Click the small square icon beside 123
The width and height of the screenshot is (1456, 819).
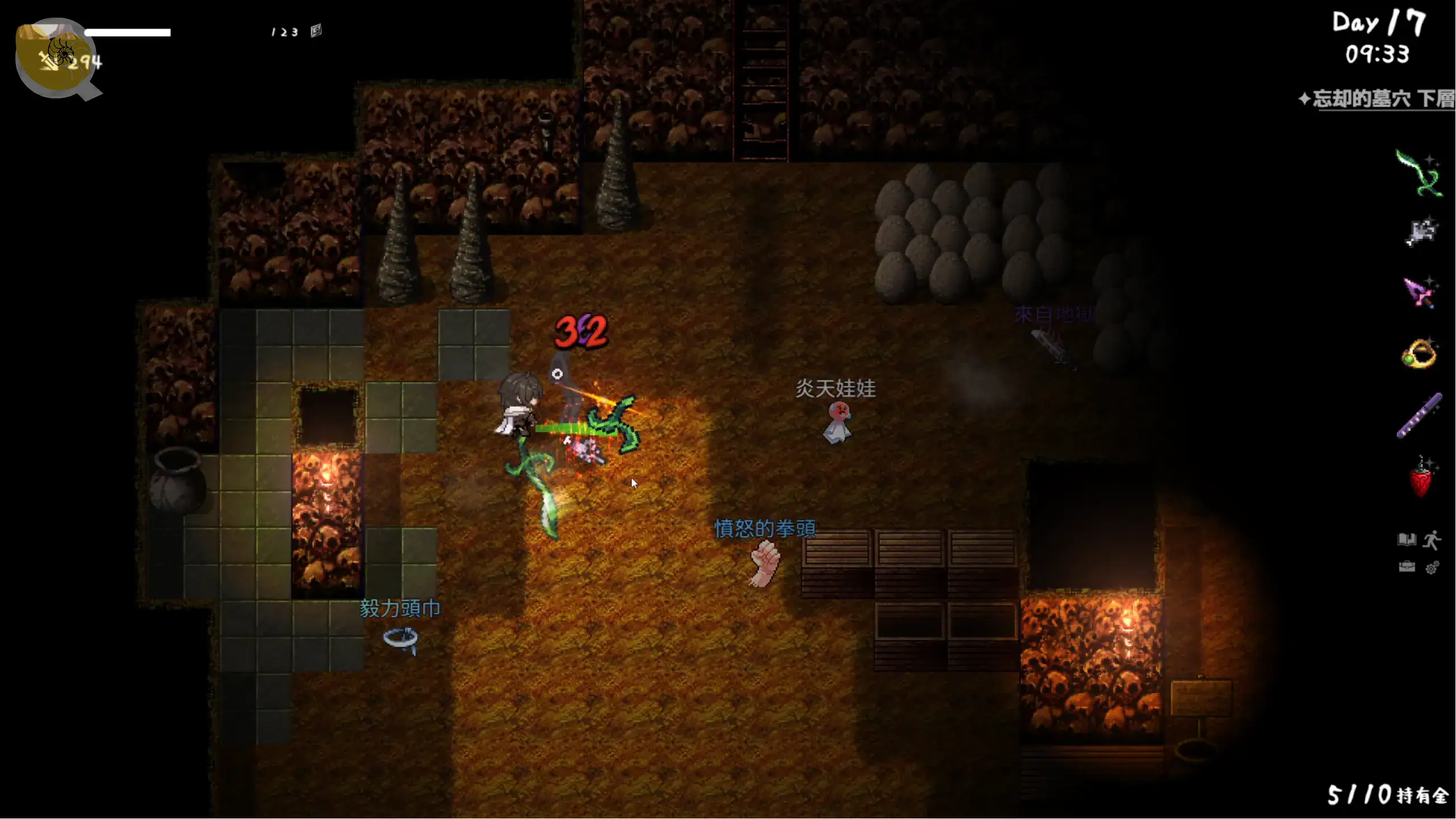click(x=316, y=31)
